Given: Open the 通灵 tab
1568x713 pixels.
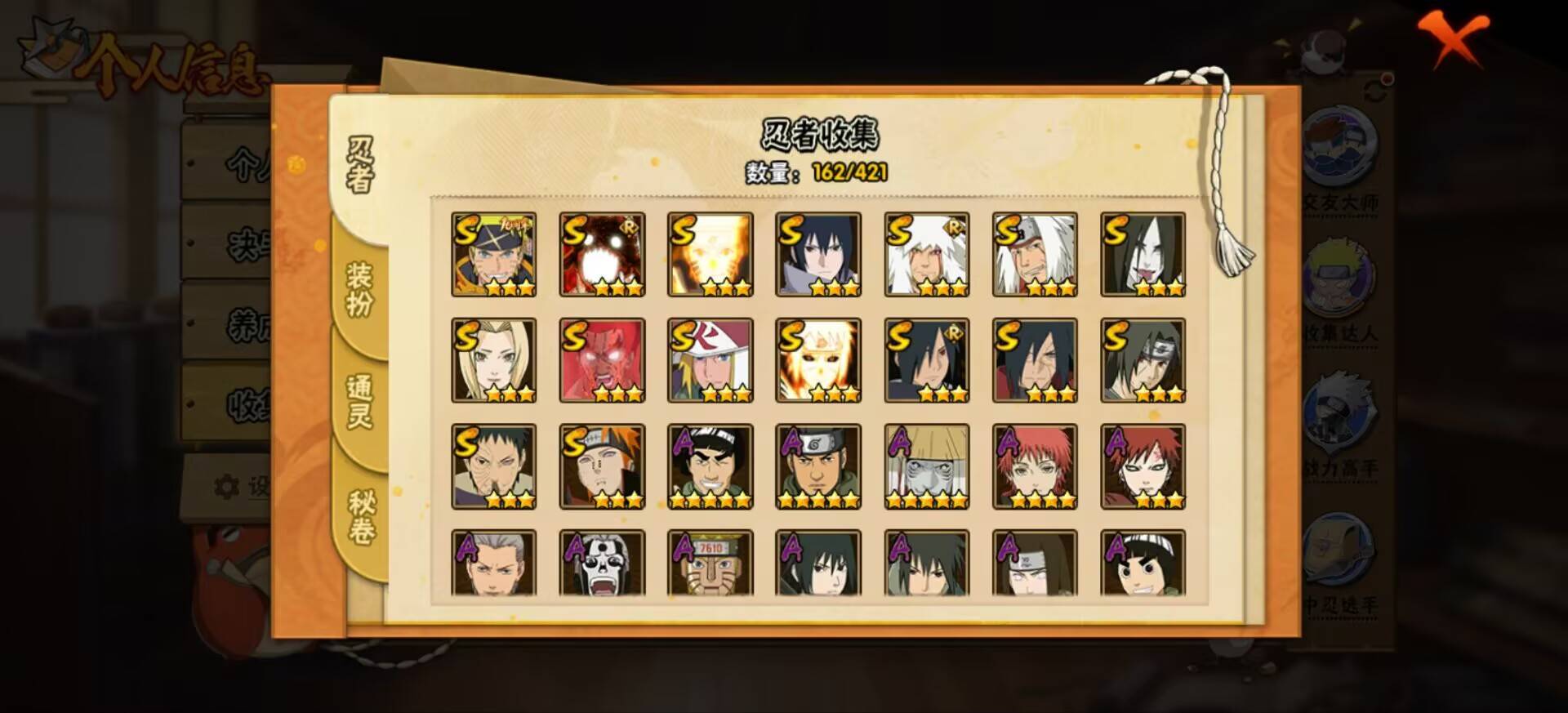Looking at the screenshot, I should click(359, 401).
